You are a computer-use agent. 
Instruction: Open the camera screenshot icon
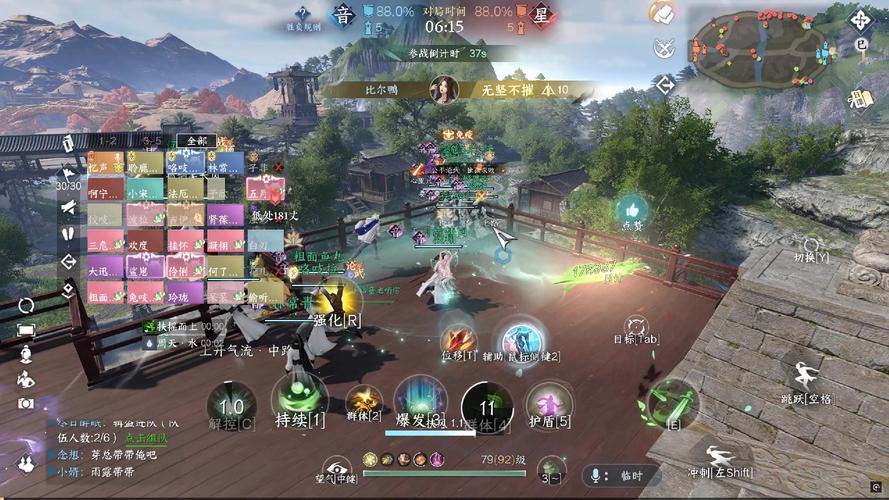pos(25,404)
